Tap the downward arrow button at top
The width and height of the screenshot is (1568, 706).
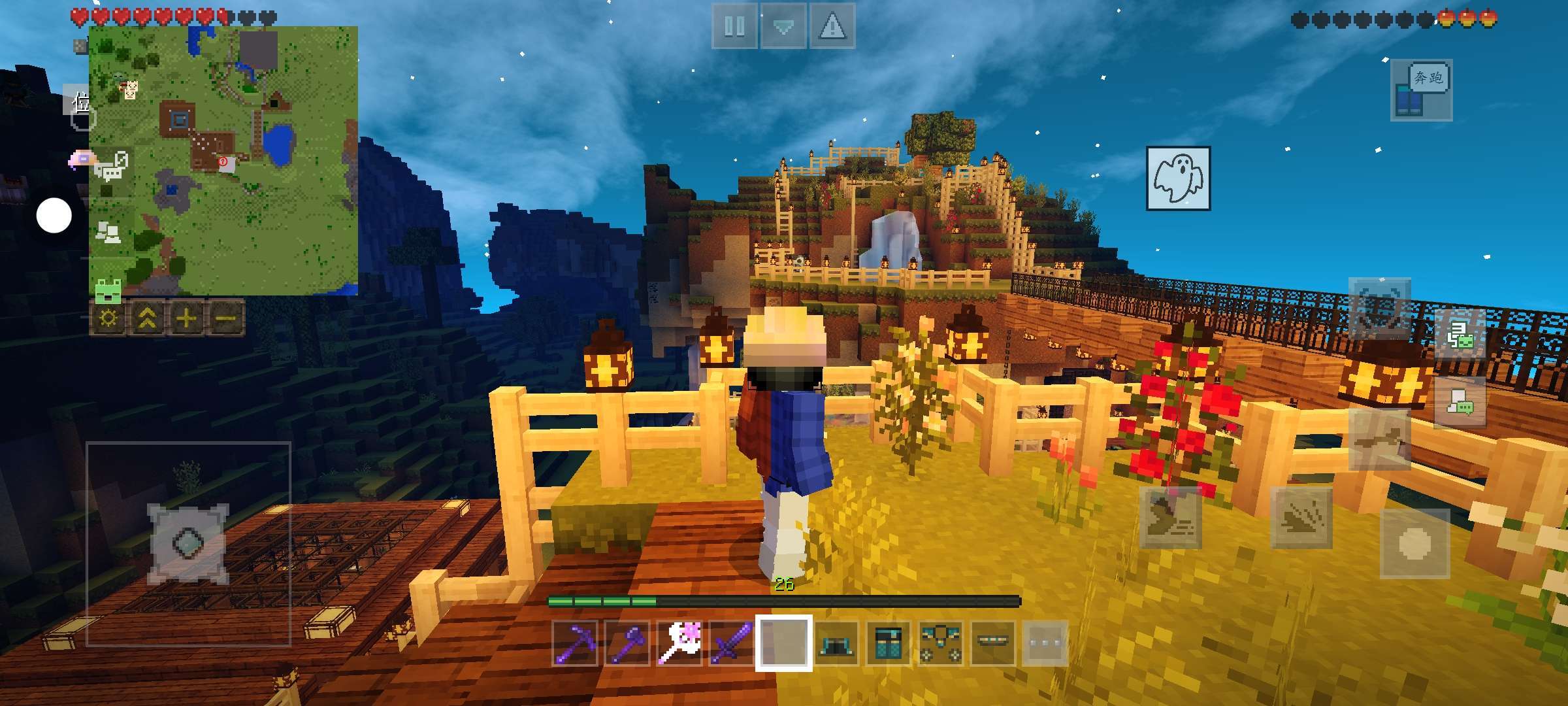point(783,27)
